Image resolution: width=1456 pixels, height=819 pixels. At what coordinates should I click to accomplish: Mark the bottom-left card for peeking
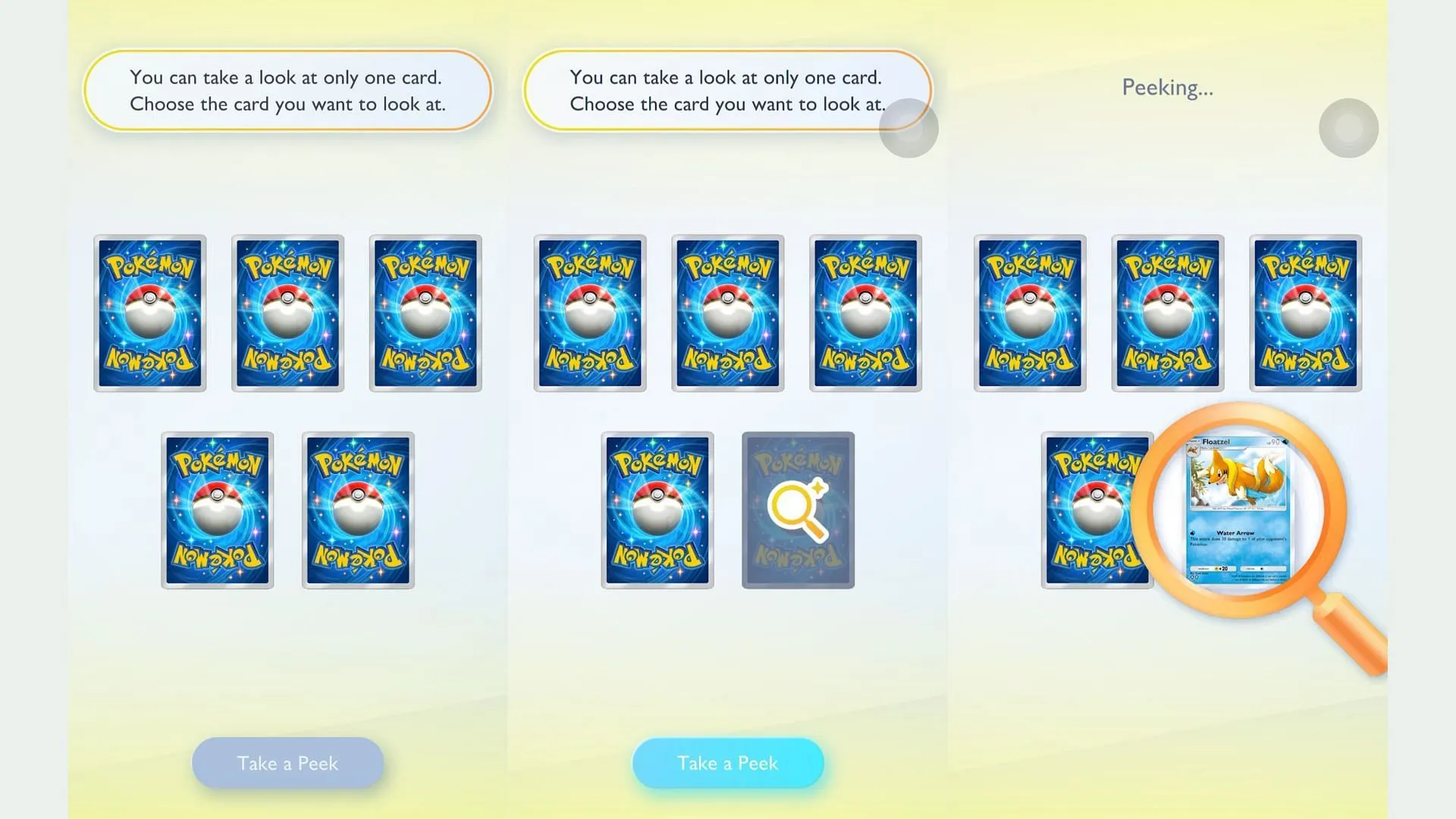pos(218,510)
